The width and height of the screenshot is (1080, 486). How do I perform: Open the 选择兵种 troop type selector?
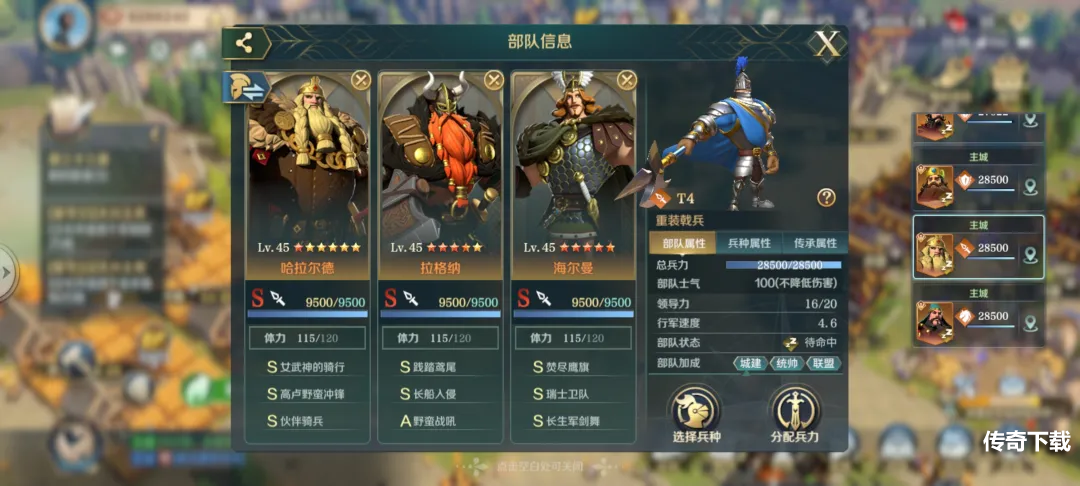point(696,415)
